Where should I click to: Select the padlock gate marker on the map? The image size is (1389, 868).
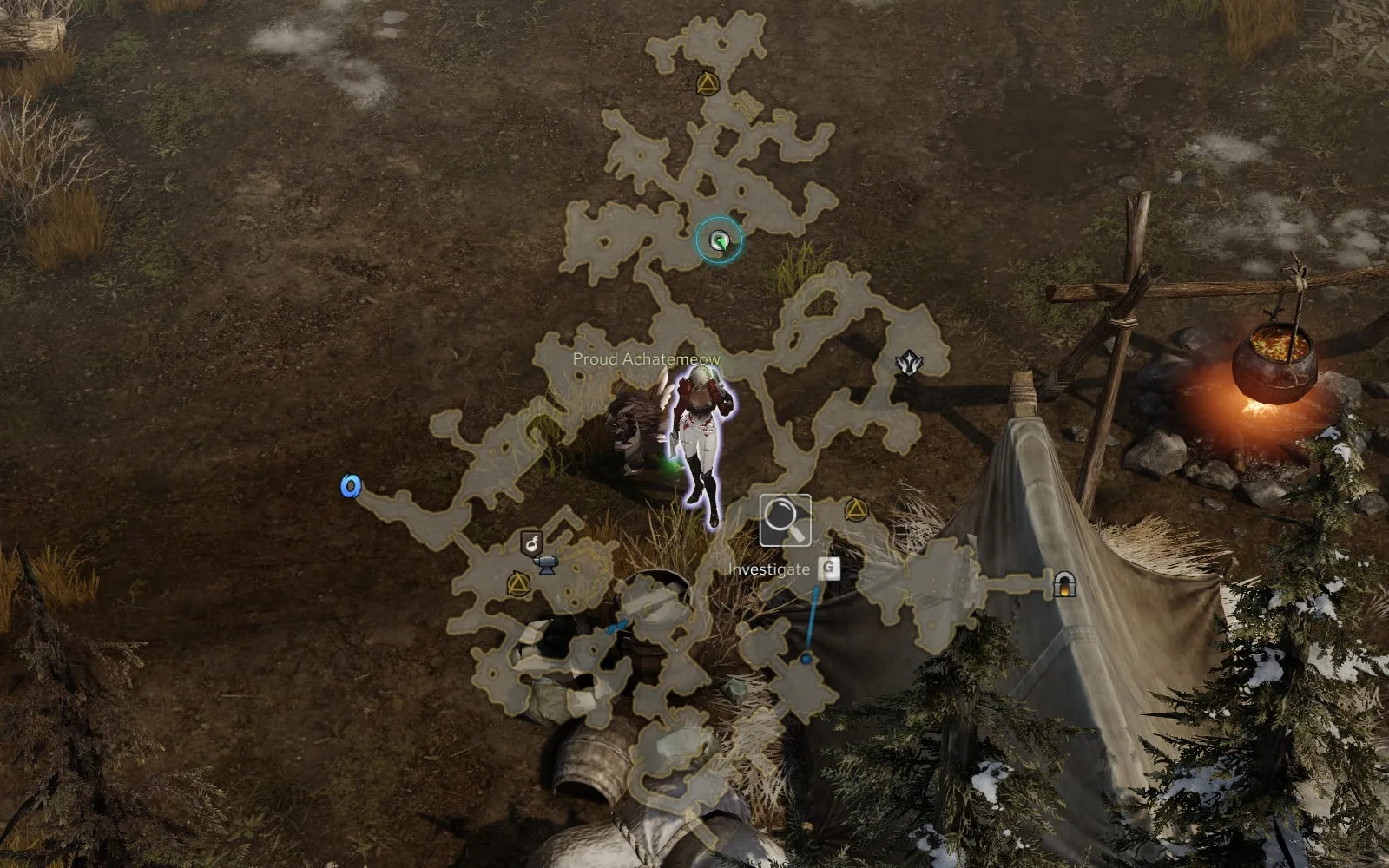[1064, 584]
